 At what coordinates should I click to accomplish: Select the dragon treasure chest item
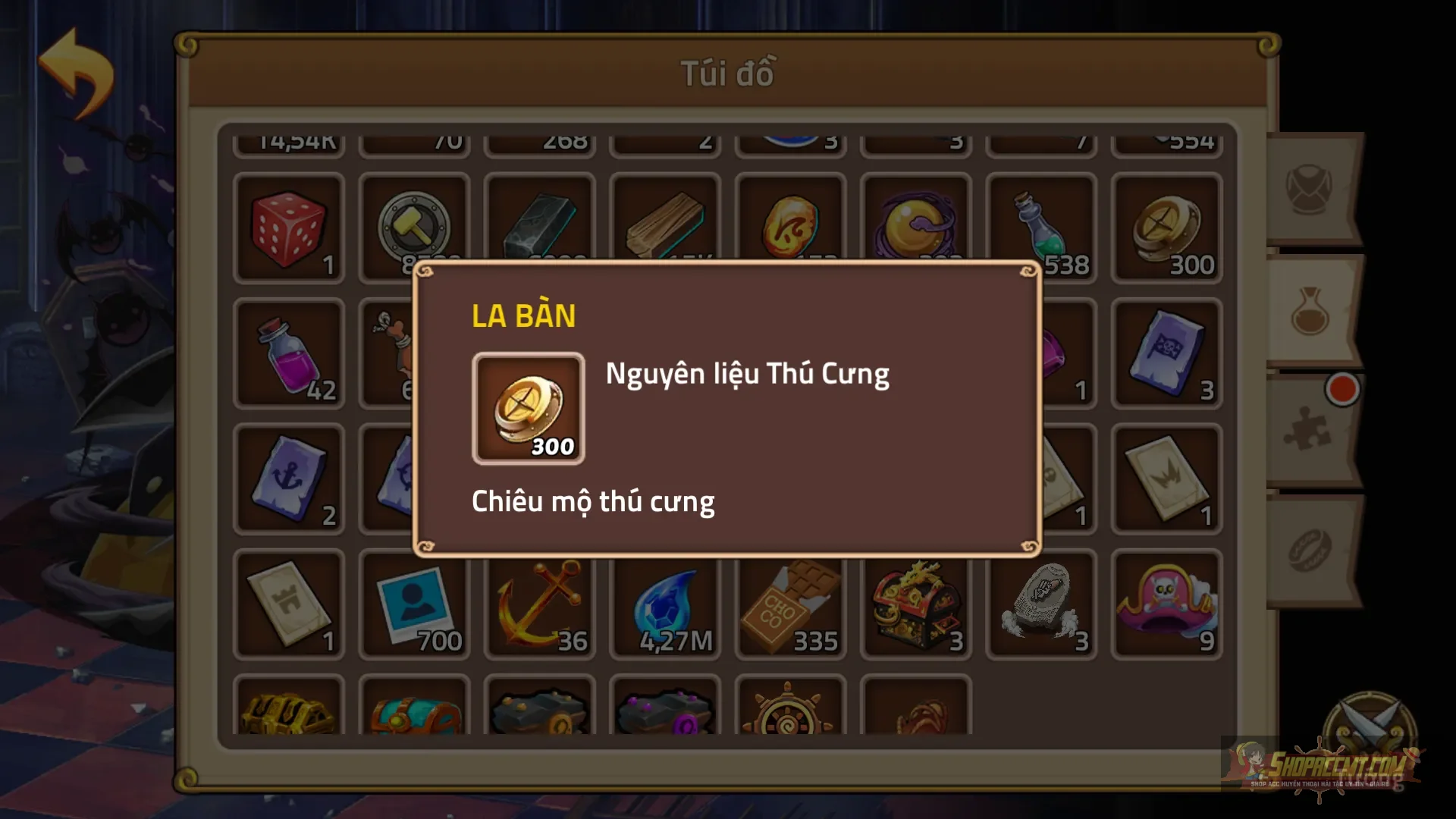[x=915, y=603]
